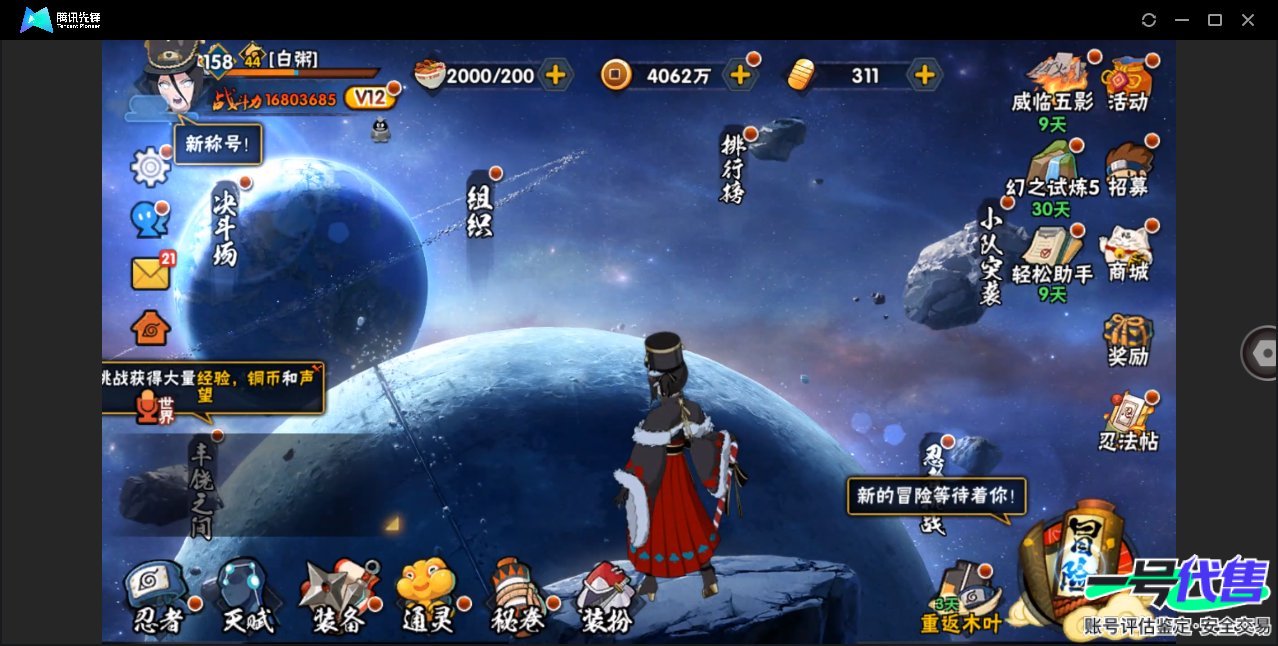Add more gold coins with plus button

pos(740,74)
